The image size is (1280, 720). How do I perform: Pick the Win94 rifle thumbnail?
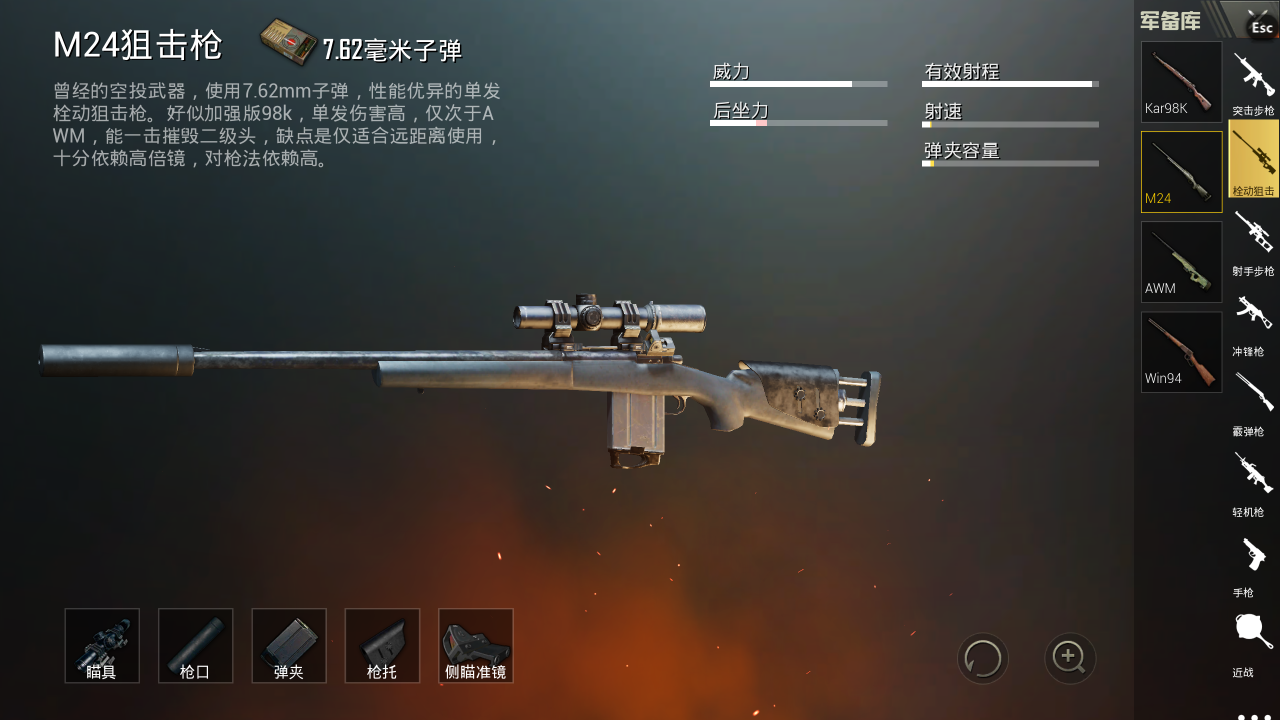[1181, 352]
